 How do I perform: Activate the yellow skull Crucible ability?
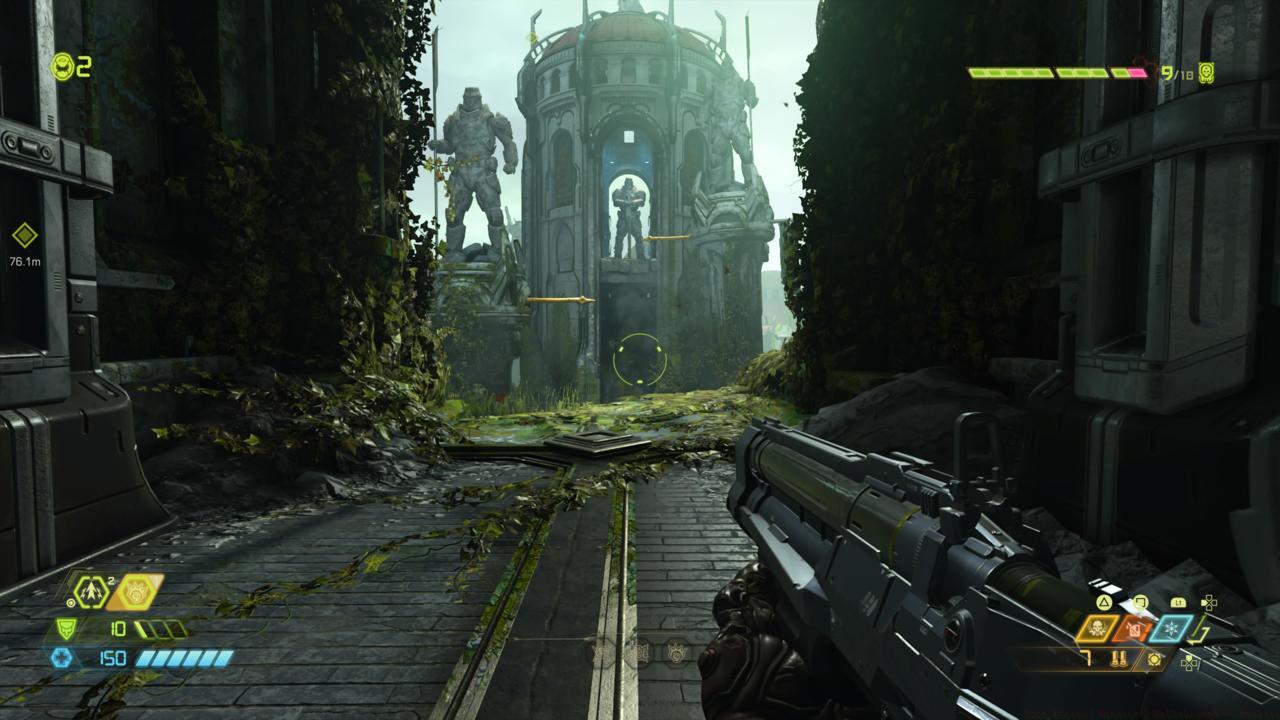pos(1097,629)
